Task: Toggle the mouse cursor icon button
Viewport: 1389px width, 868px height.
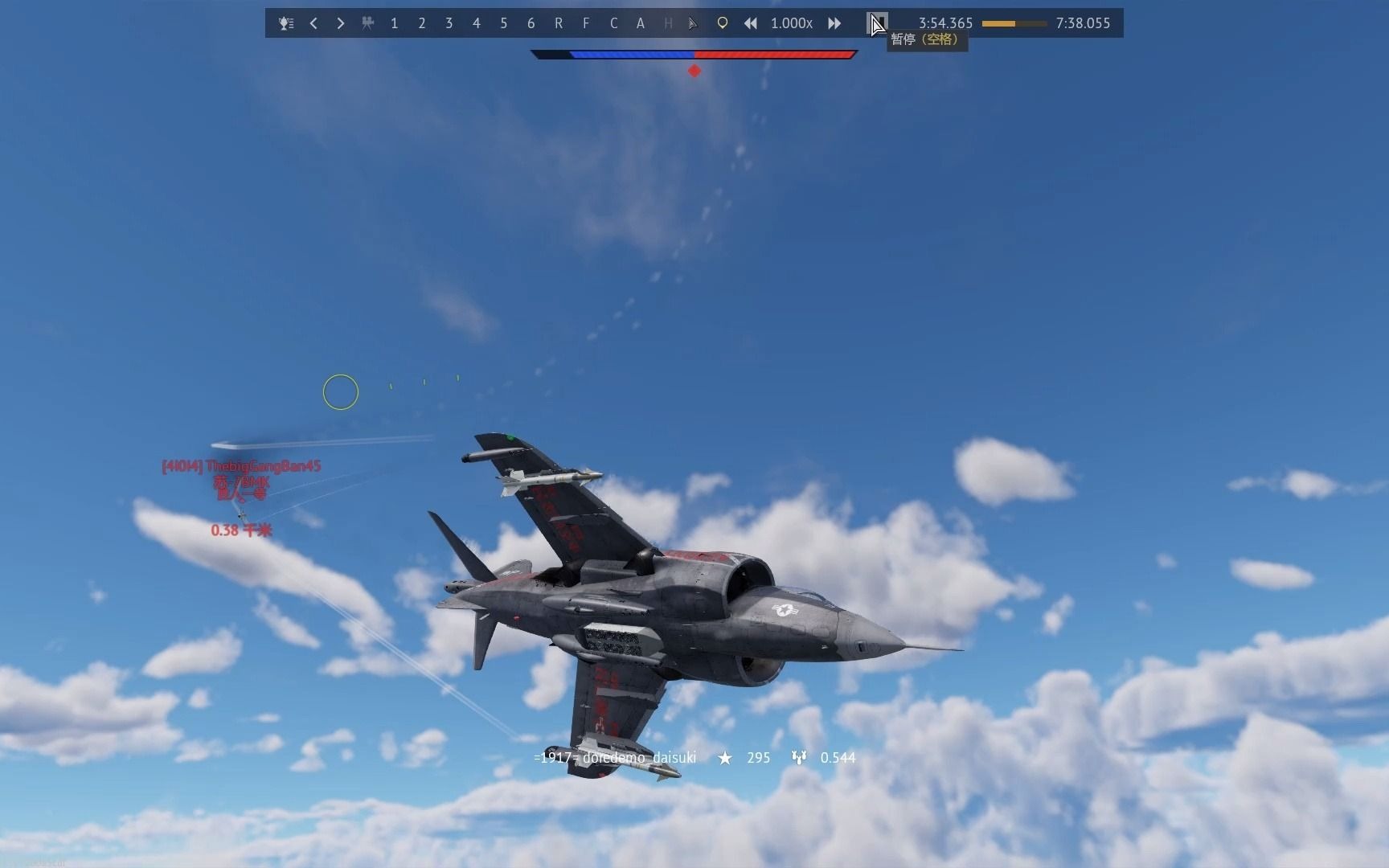Action: pos(693,23)
